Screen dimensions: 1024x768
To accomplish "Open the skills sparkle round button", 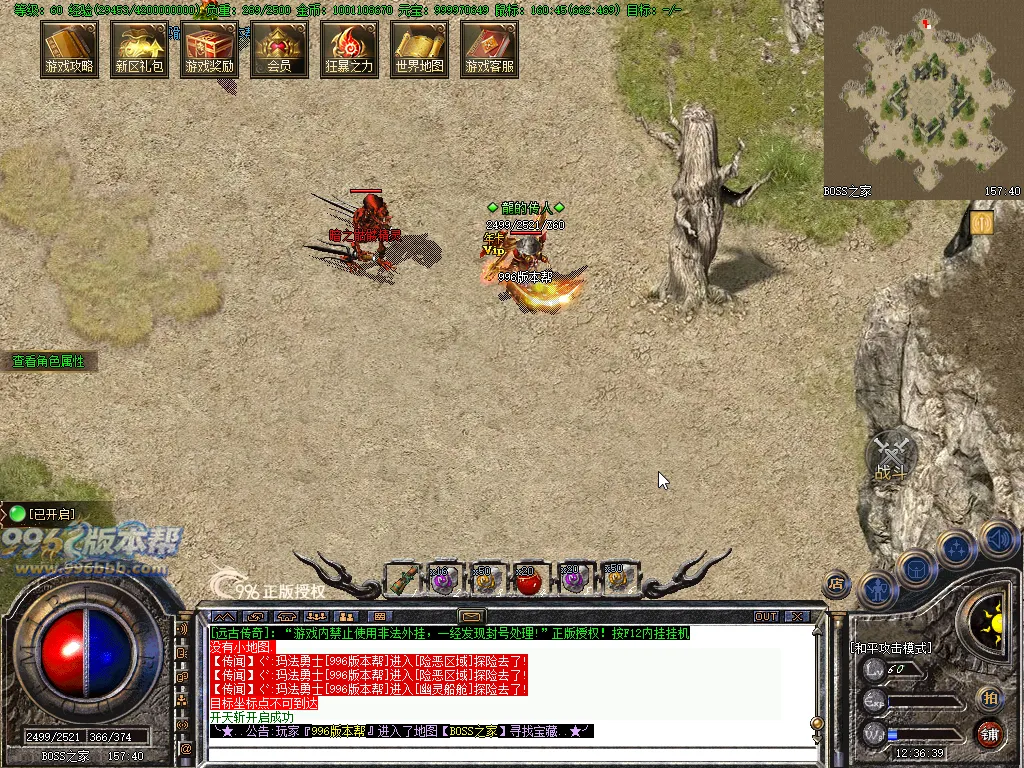I will coord(956,548).
